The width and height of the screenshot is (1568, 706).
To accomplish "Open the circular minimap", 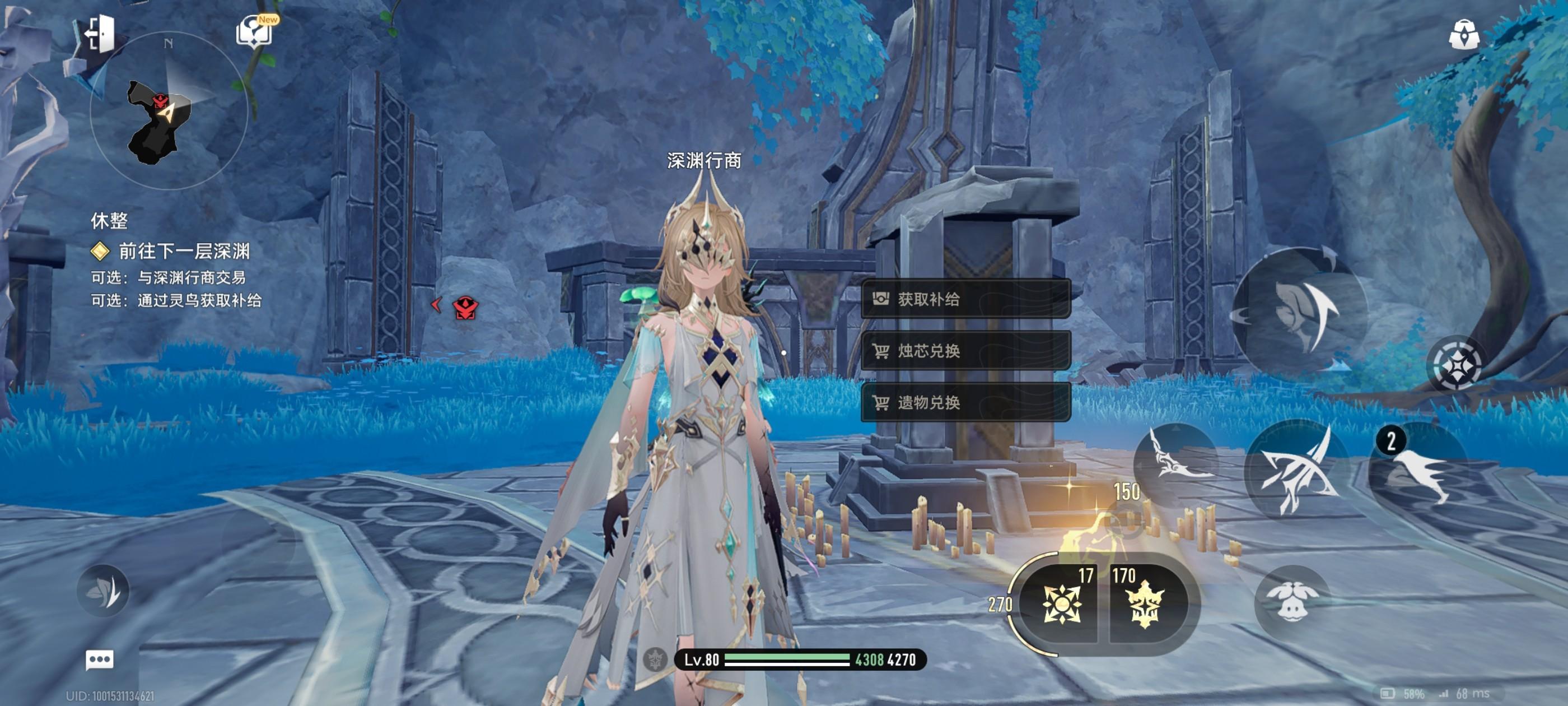I will 169,111.
